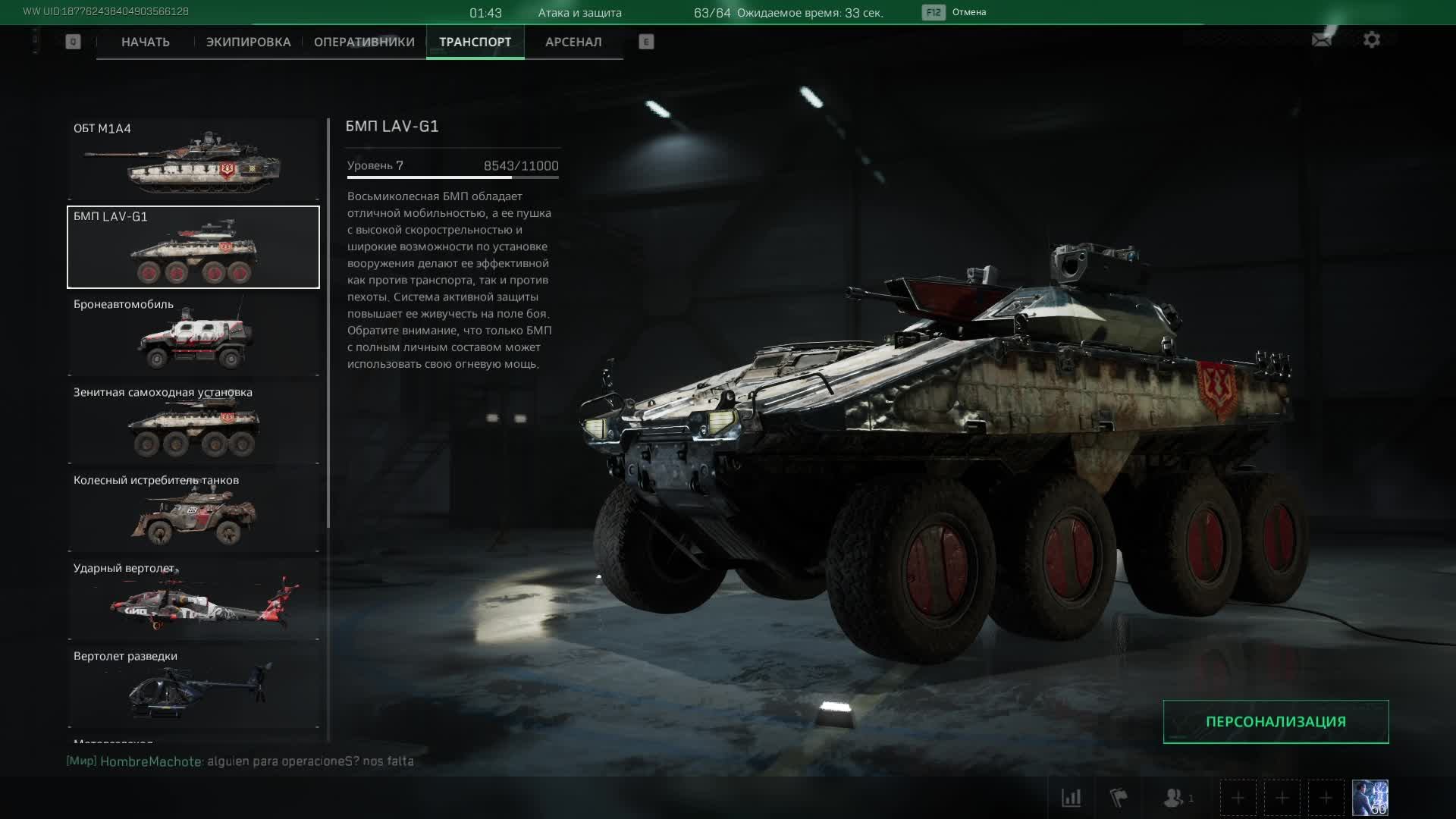Pick the Бронеавтомобиль armored car
The width and height of the screenshot is (1456, 819).
(x=193, y=335)
